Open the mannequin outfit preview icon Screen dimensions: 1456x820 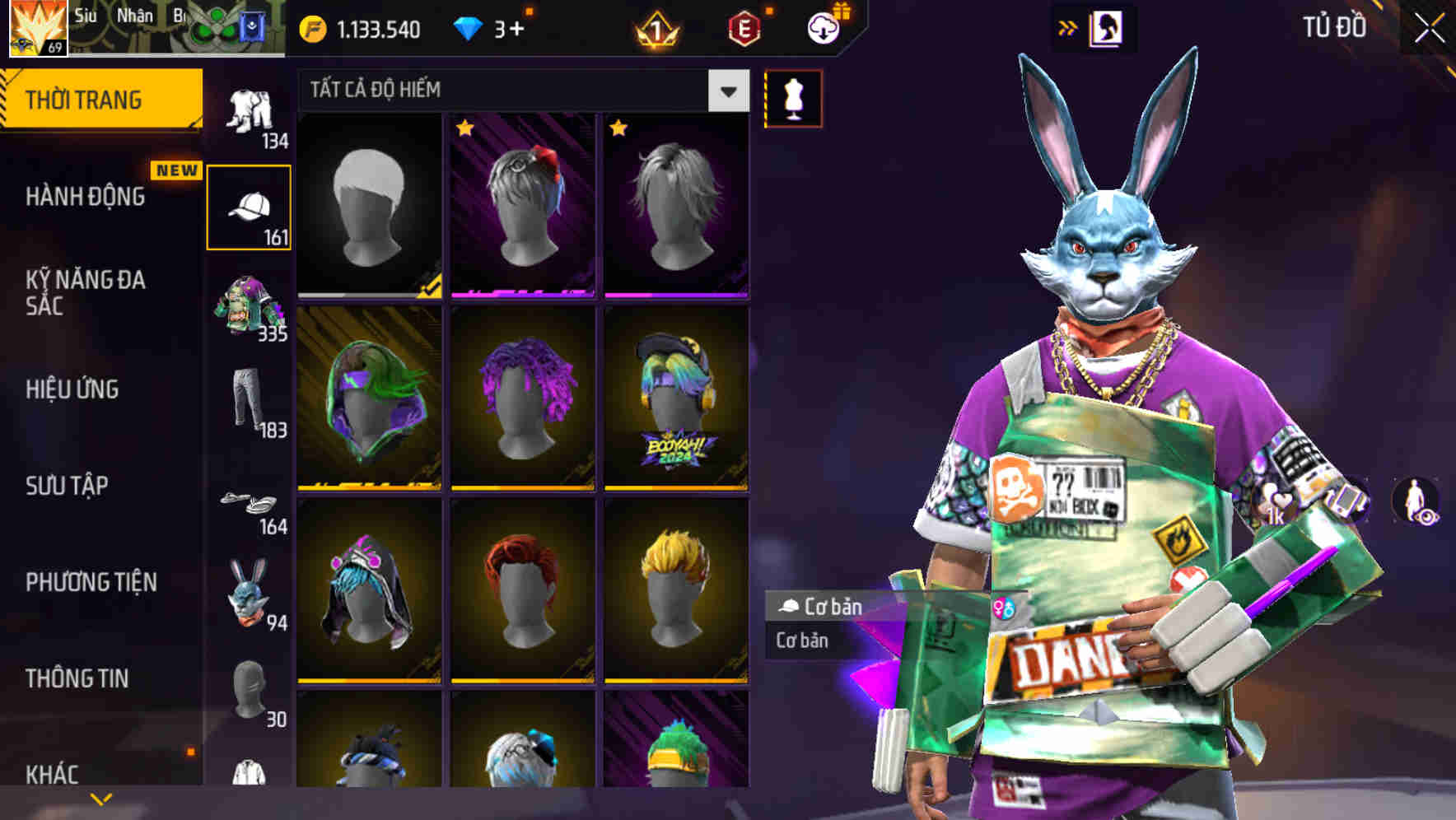(x=793, y=96)
